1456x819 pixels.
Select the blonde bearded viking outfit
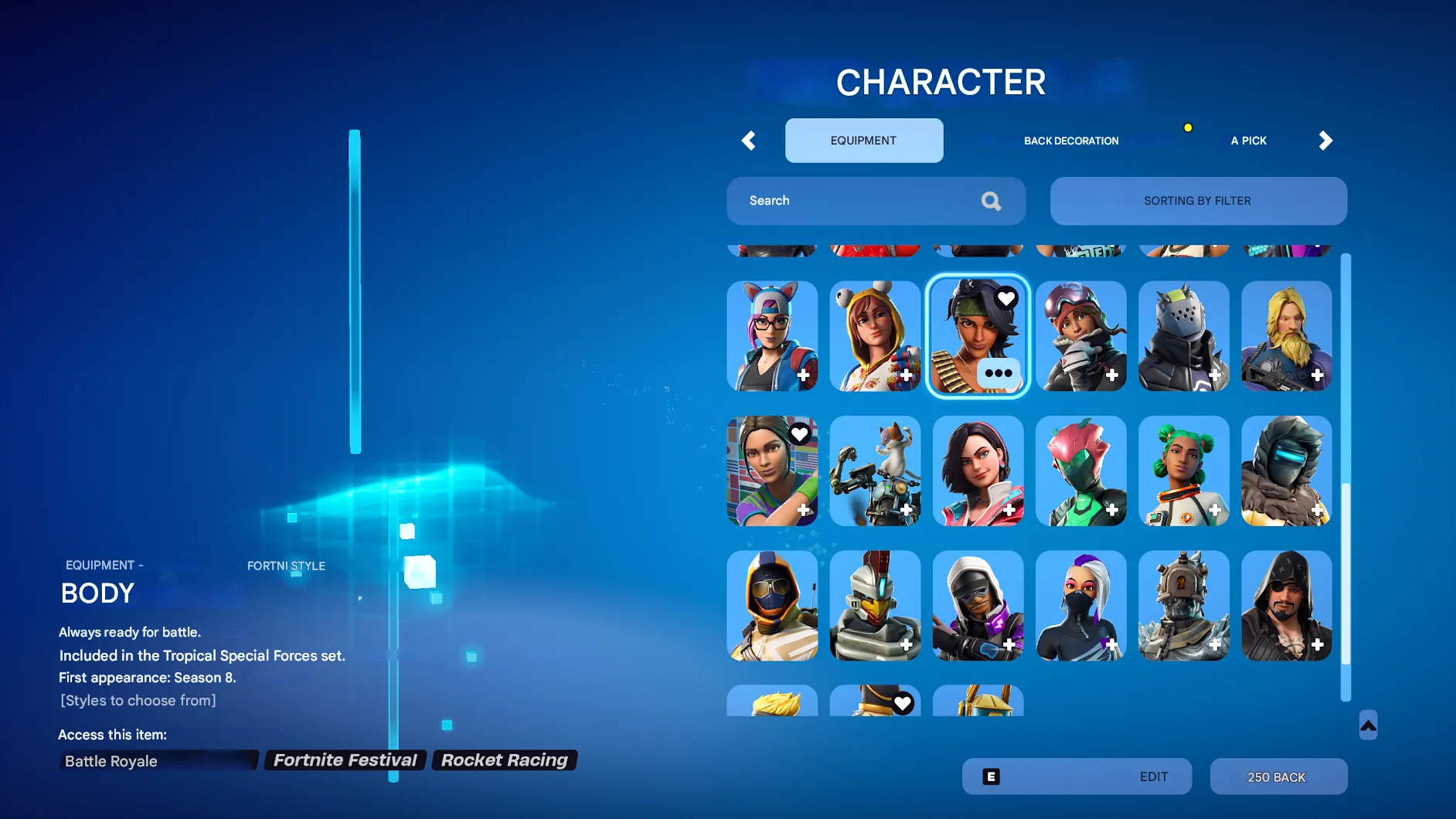coord(1285,335)
